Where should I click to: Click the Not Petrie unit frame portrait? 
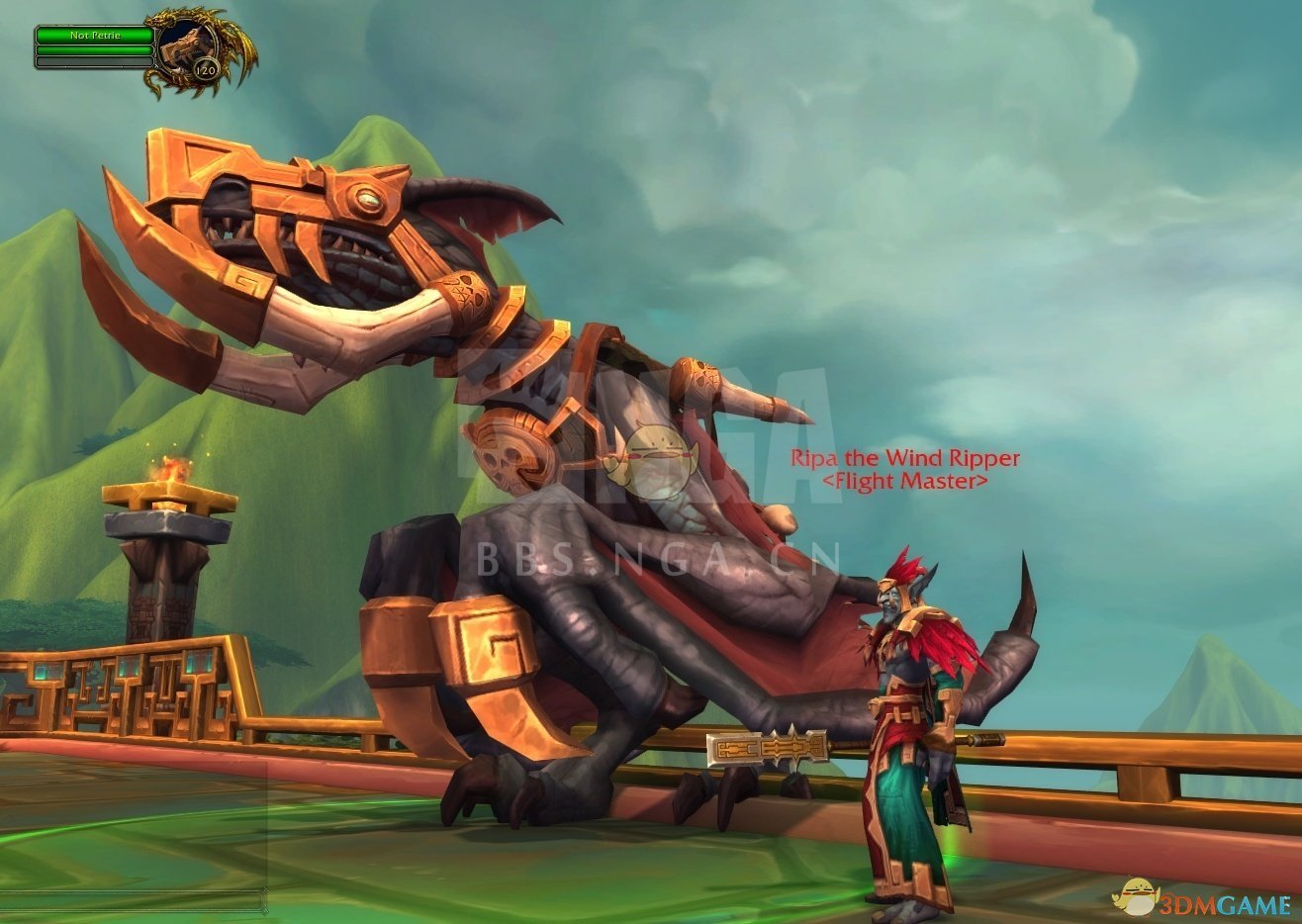(184, 45)
